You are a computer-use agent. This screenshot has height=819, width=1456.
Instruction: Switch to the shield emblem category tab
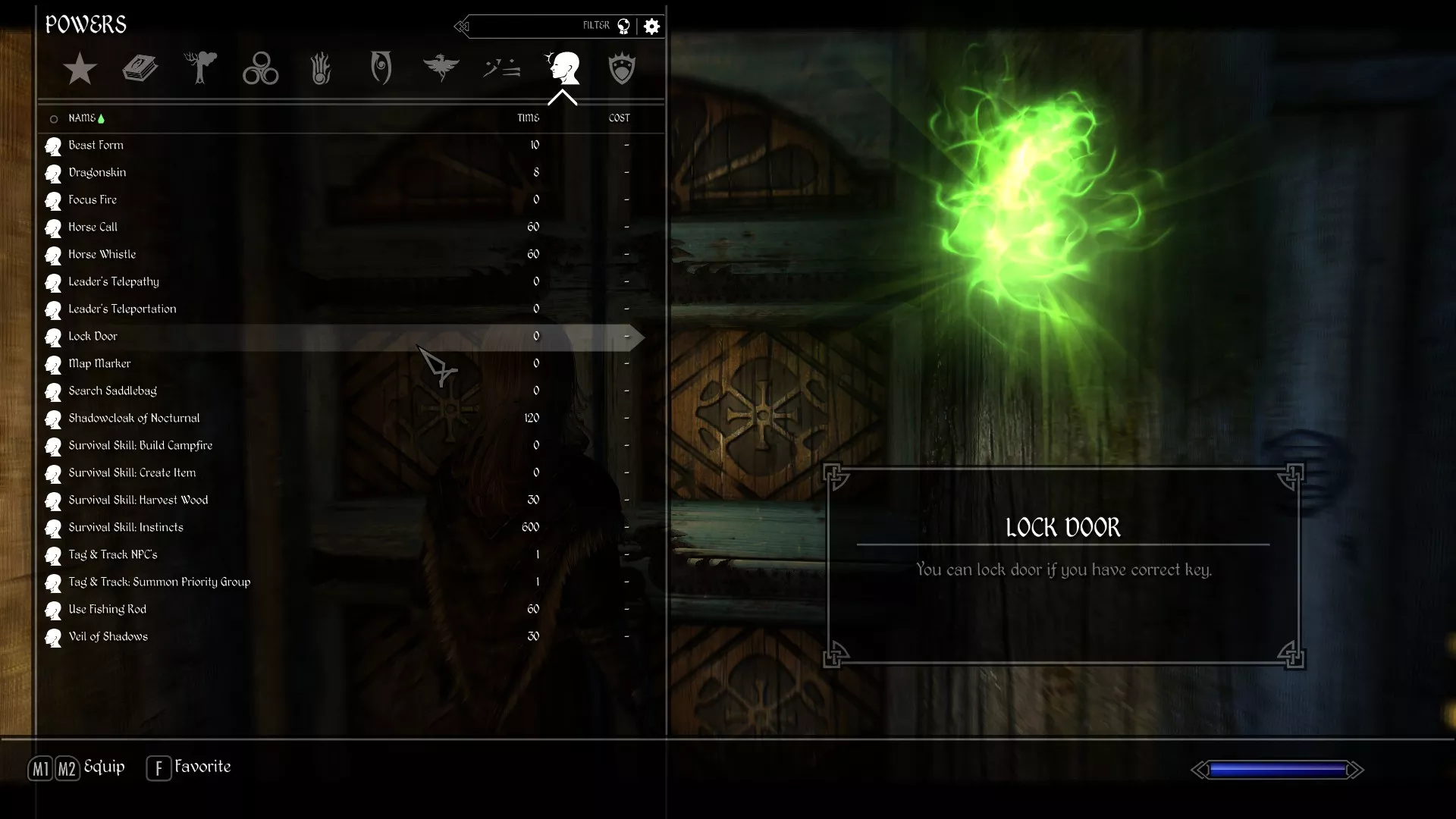[622, 69]
